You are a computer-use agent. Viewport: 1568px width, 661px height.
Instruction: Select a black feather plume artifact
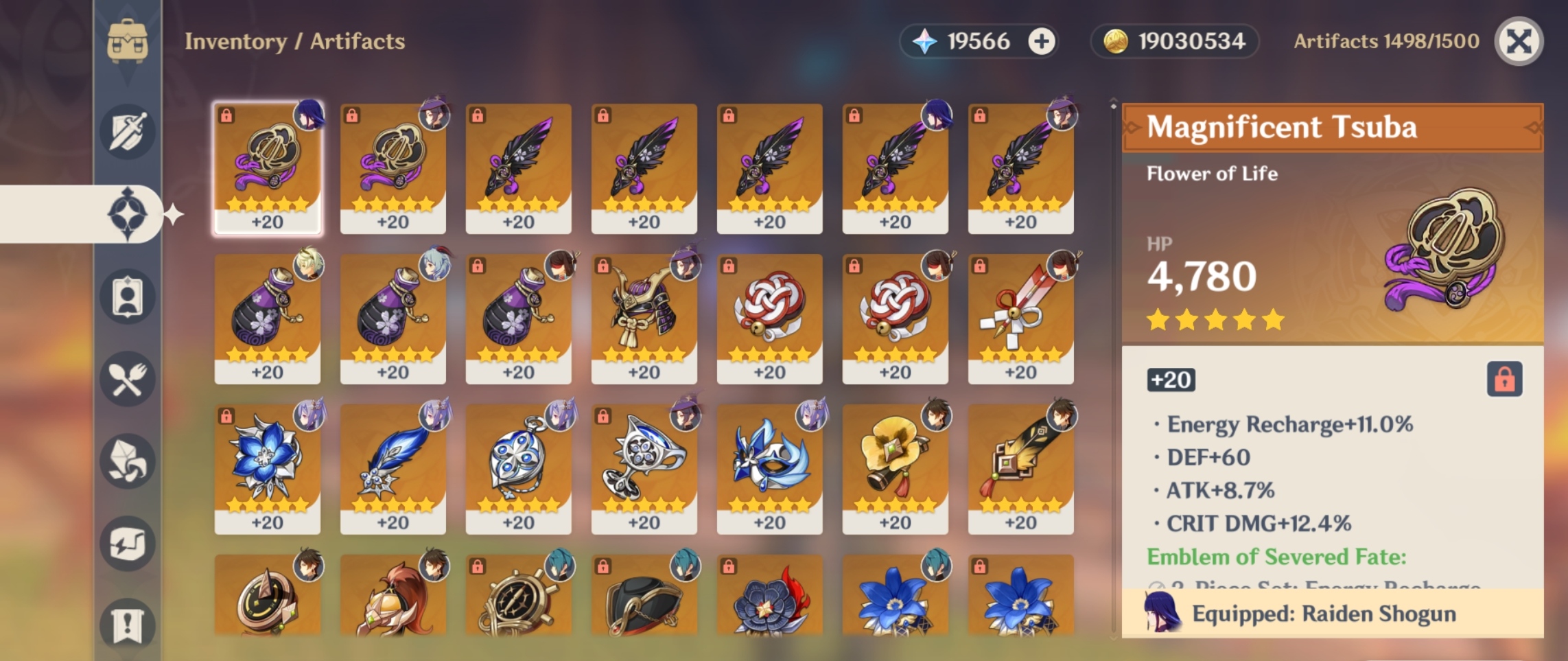point(519,165)
